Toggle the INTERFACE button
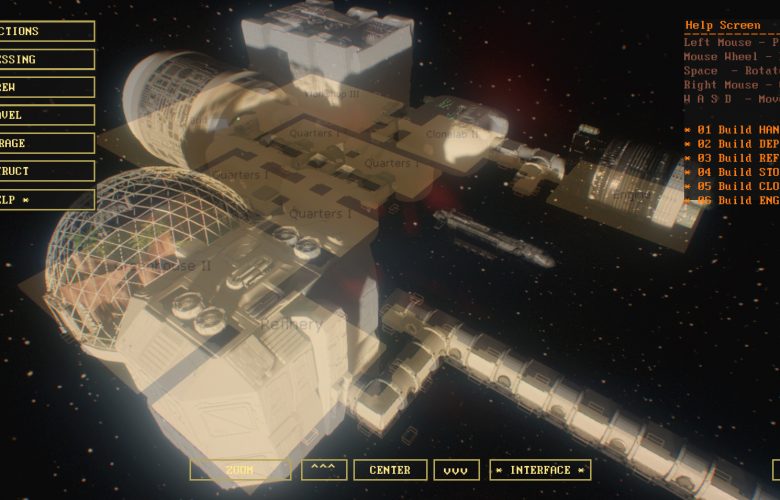The width and height of the screenshot is (780, 500). 540,470
